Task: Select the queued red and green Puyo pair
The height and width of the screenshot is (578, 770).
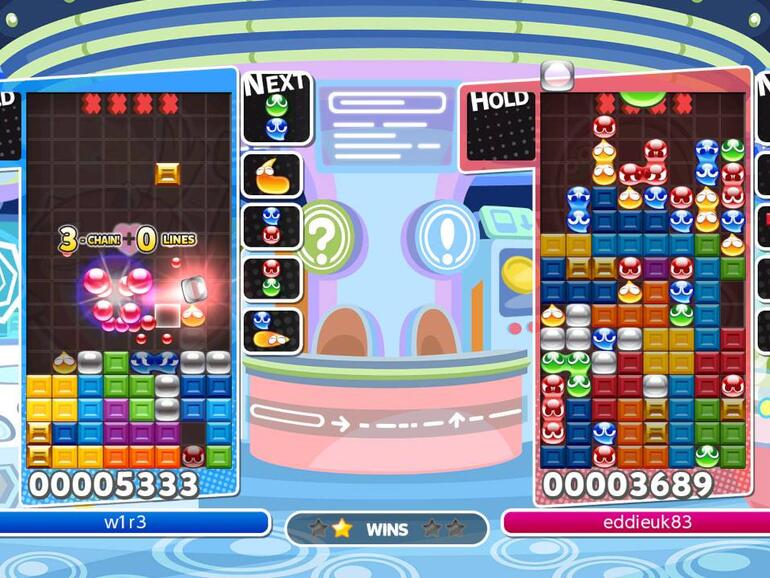Action: (271, 278)
